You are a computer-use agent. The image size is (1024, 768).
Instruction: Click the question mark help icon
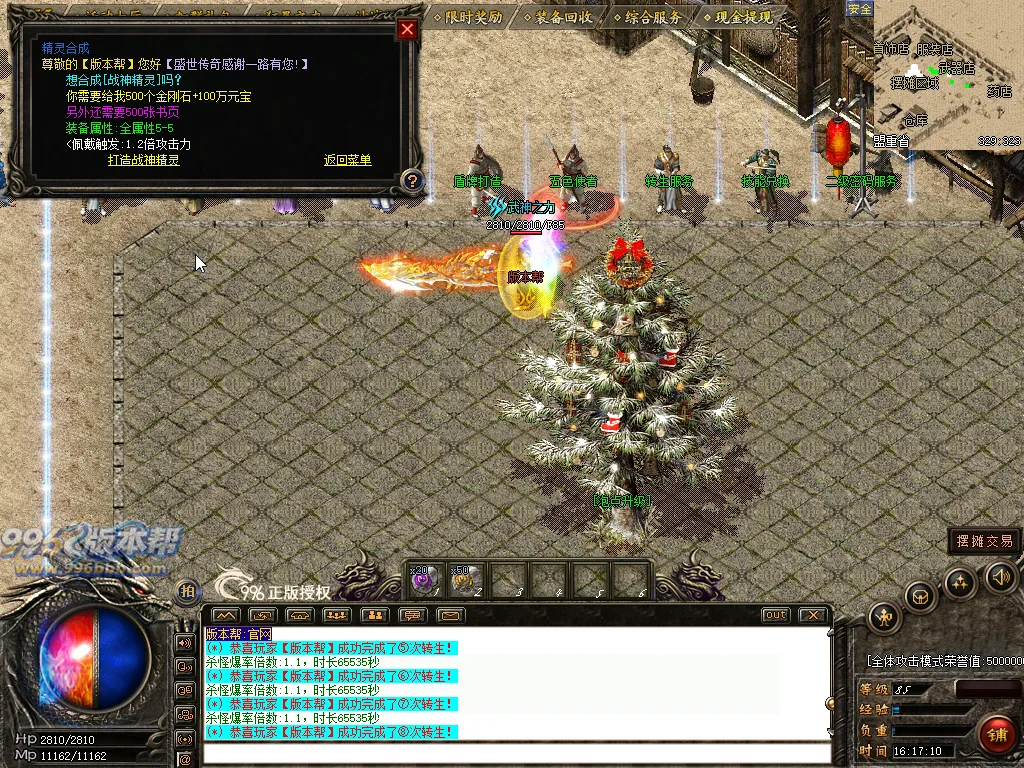coord(411,181)
